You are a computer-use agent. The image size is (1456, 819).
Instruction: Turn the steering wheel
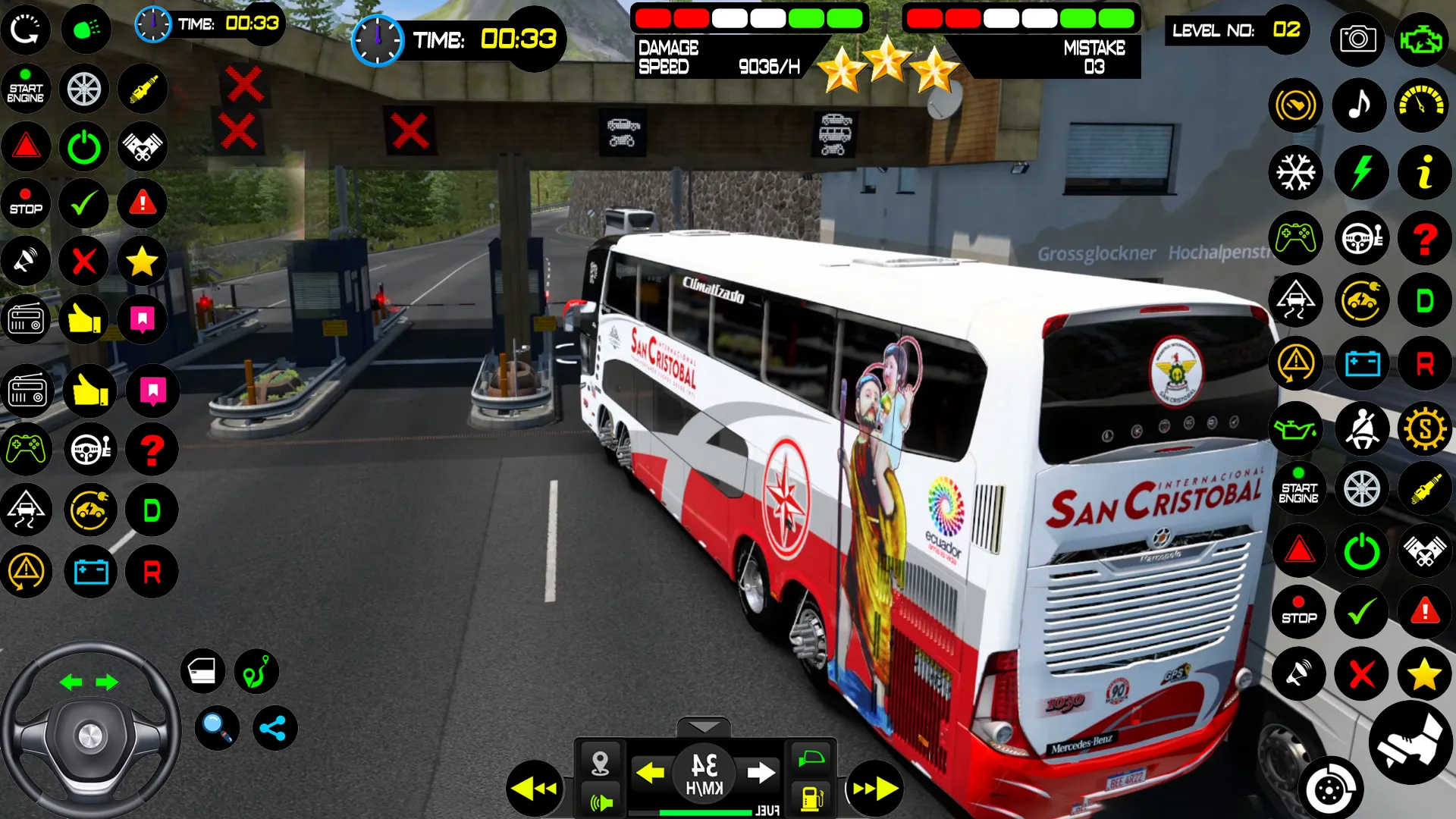pyautogui.click(x=91, y=732)
